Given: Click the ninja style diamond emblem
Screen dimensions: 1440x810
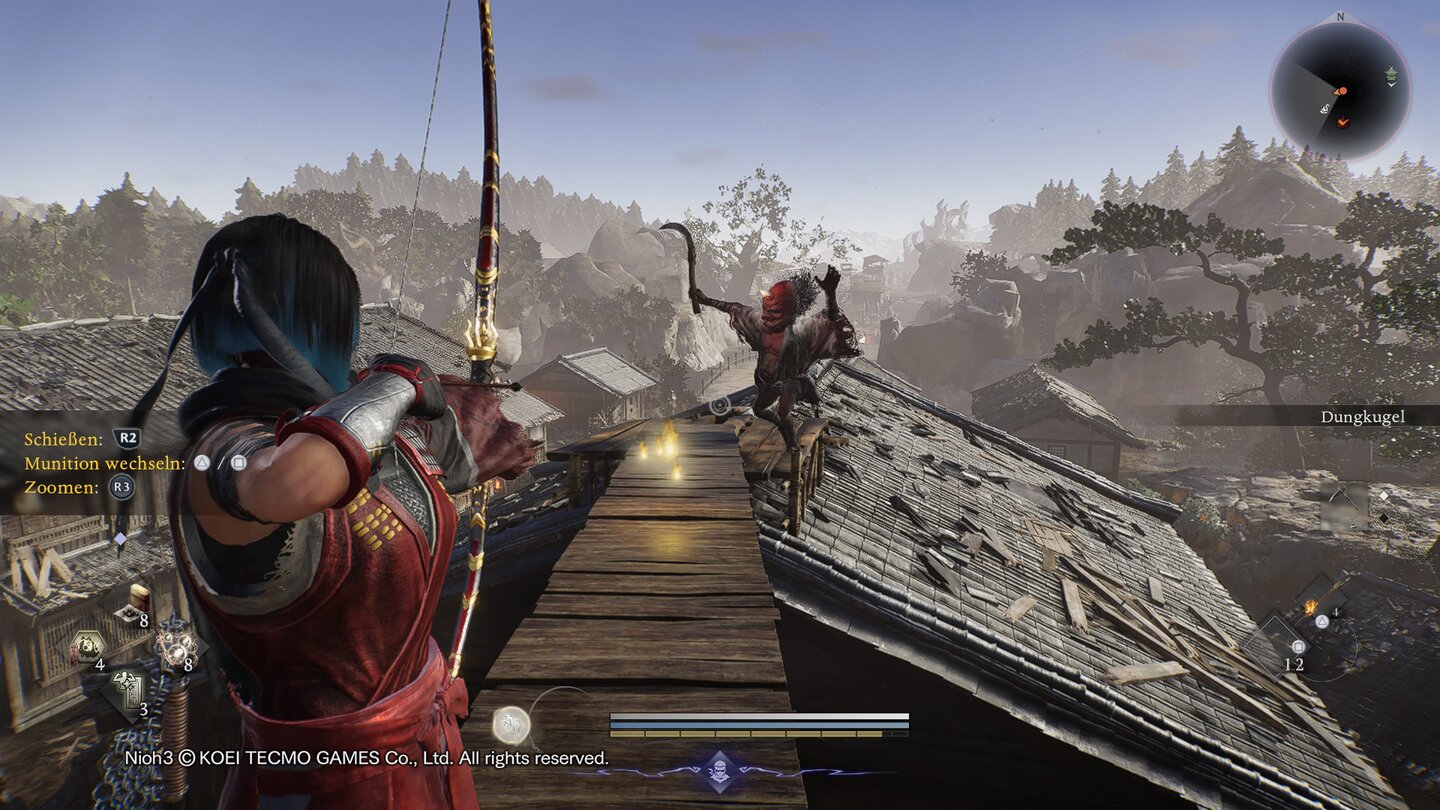Looking at the screenshot, I should click(719, 771).
